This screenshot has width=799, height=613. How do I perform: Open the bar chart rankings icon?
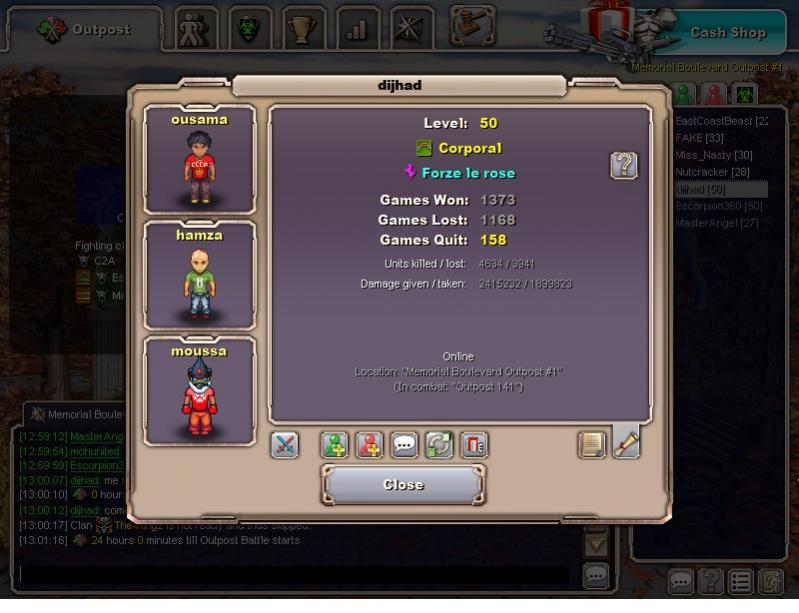(357, 29)
